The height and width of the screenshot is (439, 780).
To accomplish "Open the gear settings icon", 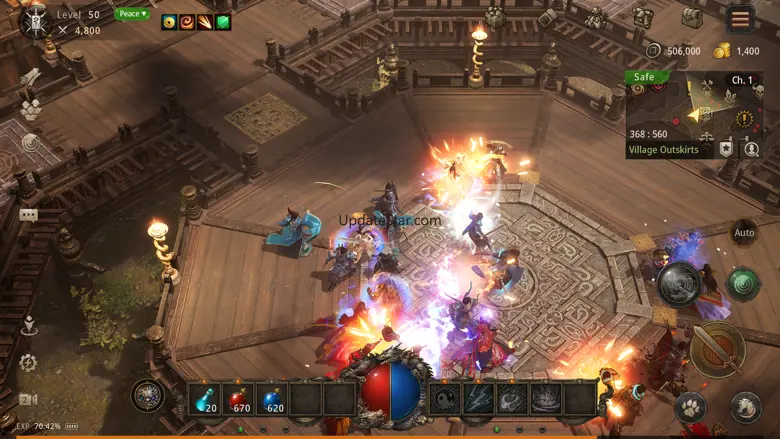I will 28,362.
